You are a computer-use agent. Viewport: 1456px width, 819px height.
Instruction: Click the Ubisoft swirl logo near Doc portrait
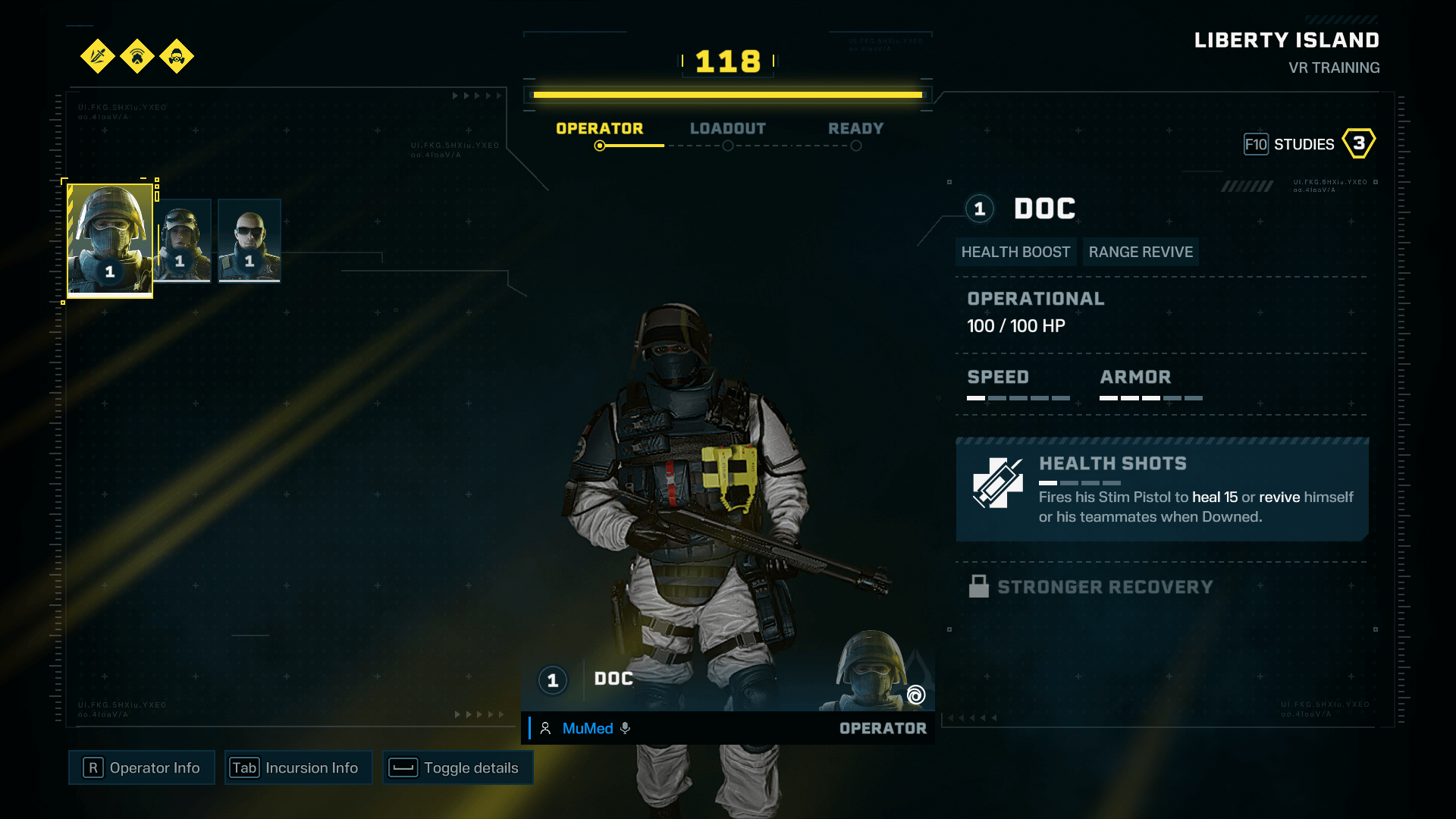point(915,695)
